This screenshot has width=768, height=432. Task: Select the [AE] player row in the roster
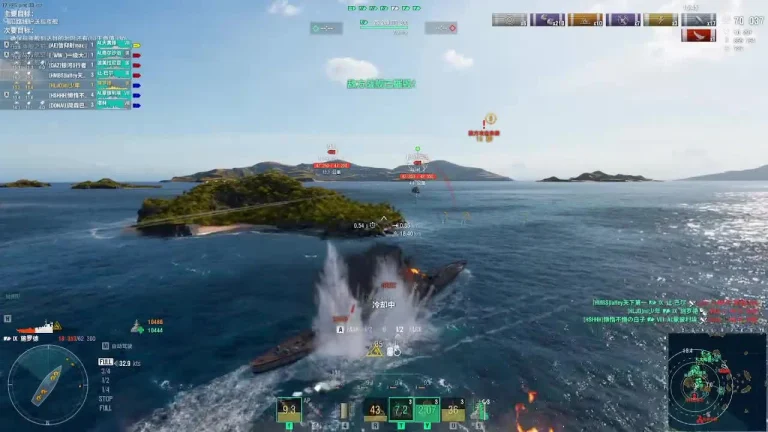click(70, 45)
